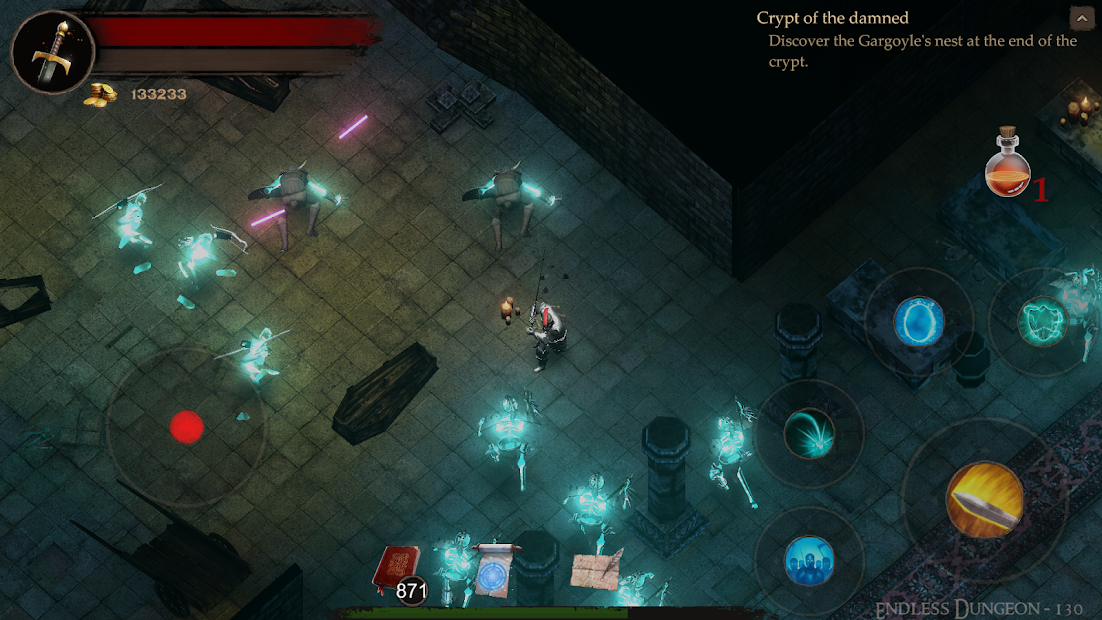Collapse the Crypt of the damned quest tracker
Viewport: 1102px width, 620px height.
pyautogui.click(x=1080, y=17)
